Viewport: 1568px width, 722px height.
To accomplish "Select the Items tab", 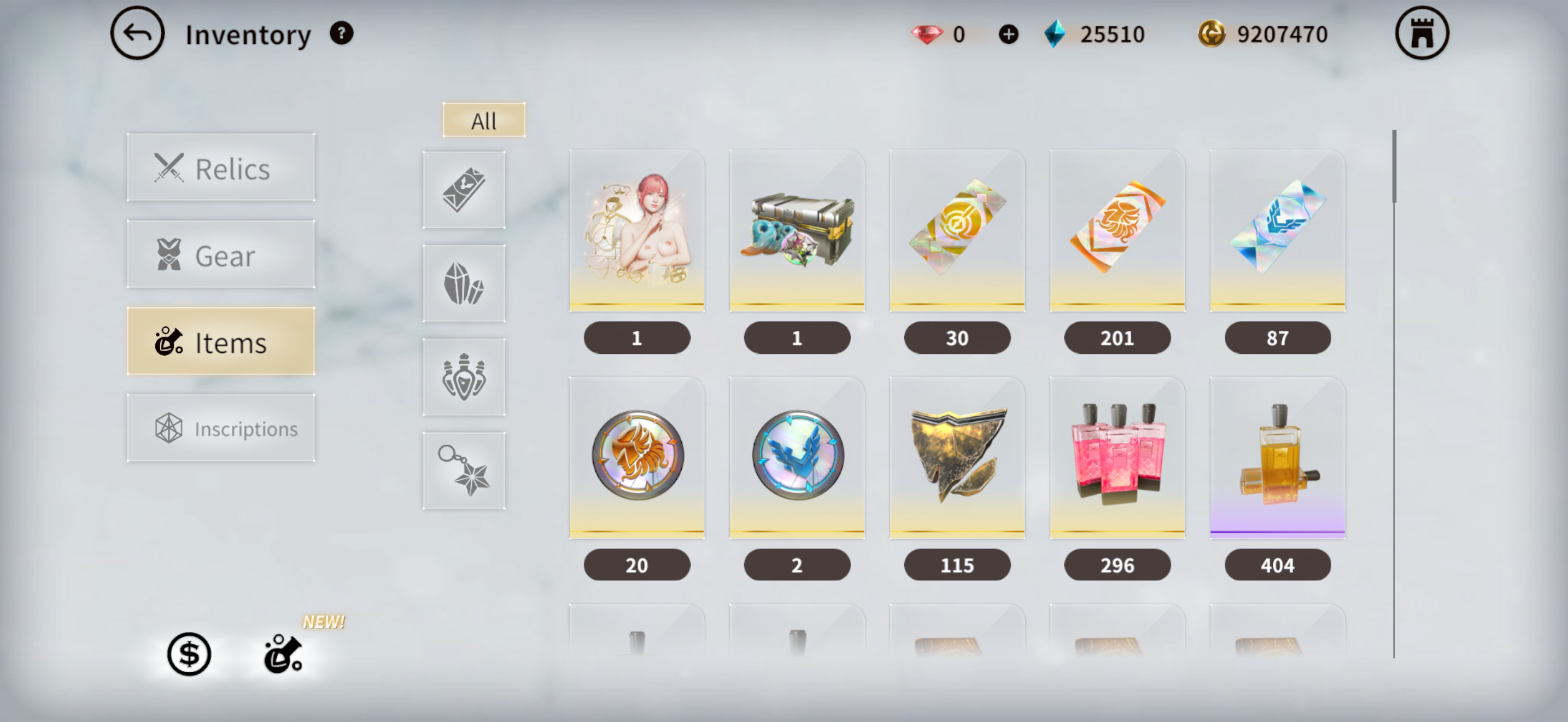I will (221, 341).
